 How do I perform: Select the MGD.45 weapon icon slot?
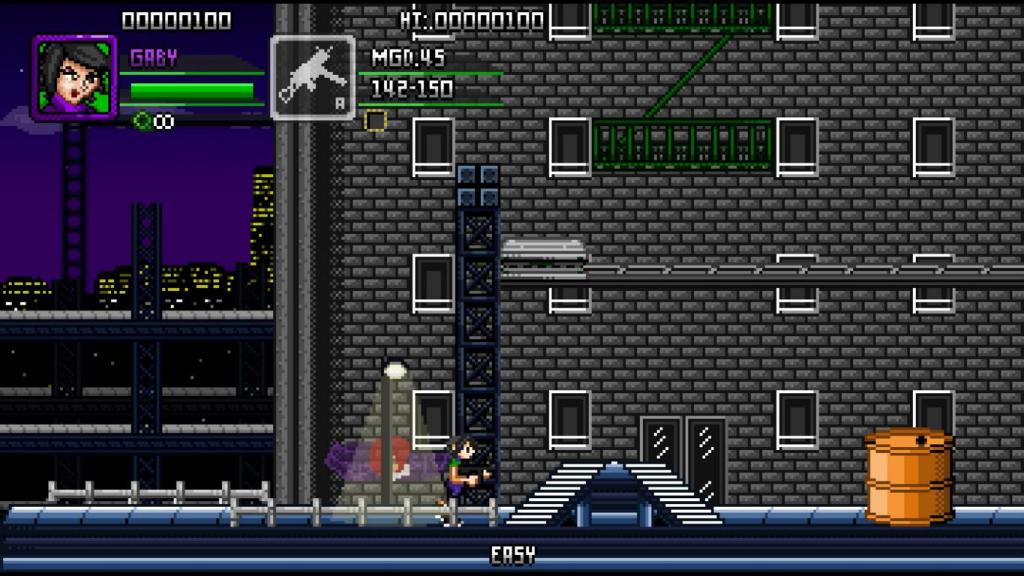312,78
